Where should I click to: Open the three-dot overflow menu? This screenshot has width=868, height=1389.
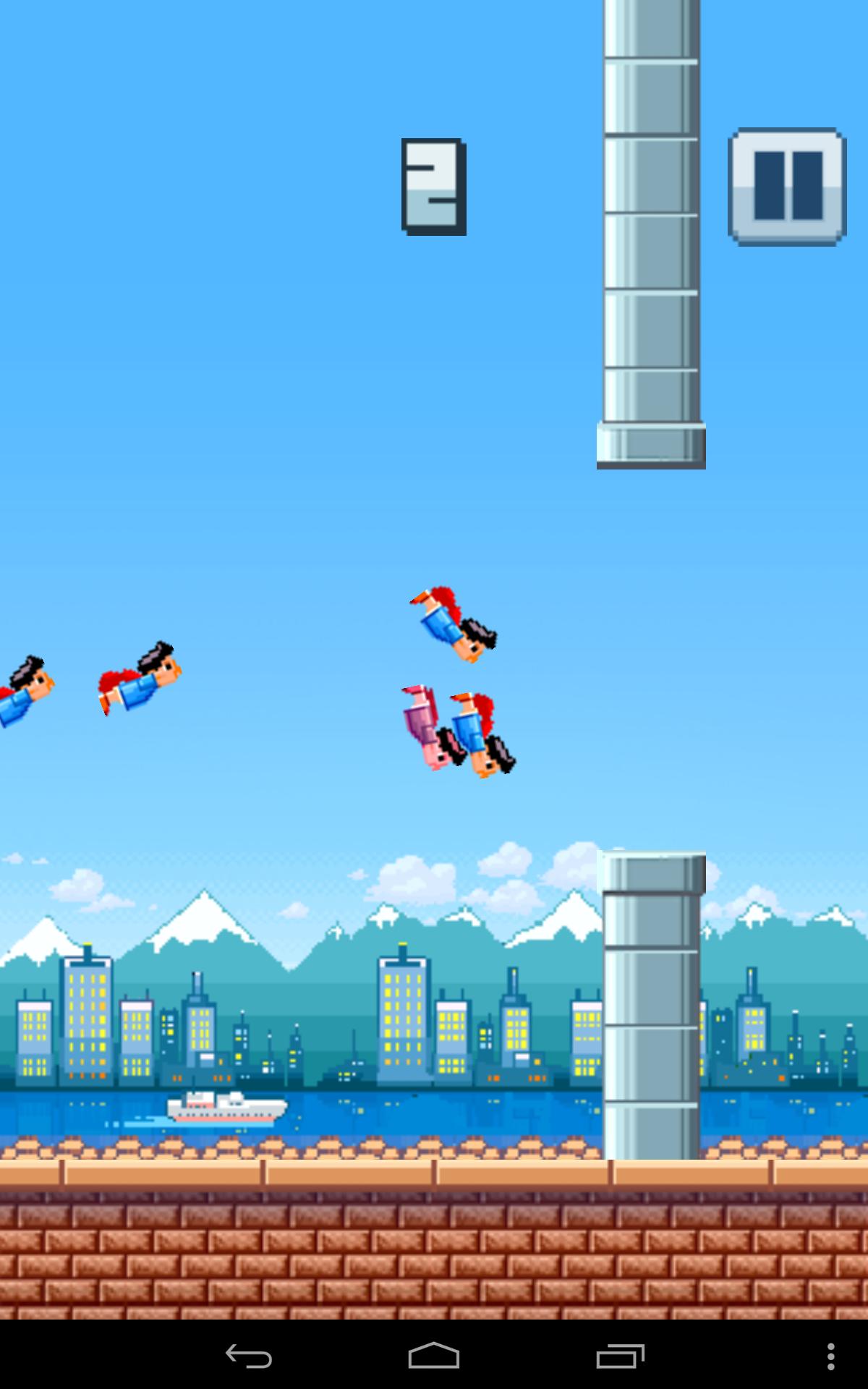click(830, 1356)
